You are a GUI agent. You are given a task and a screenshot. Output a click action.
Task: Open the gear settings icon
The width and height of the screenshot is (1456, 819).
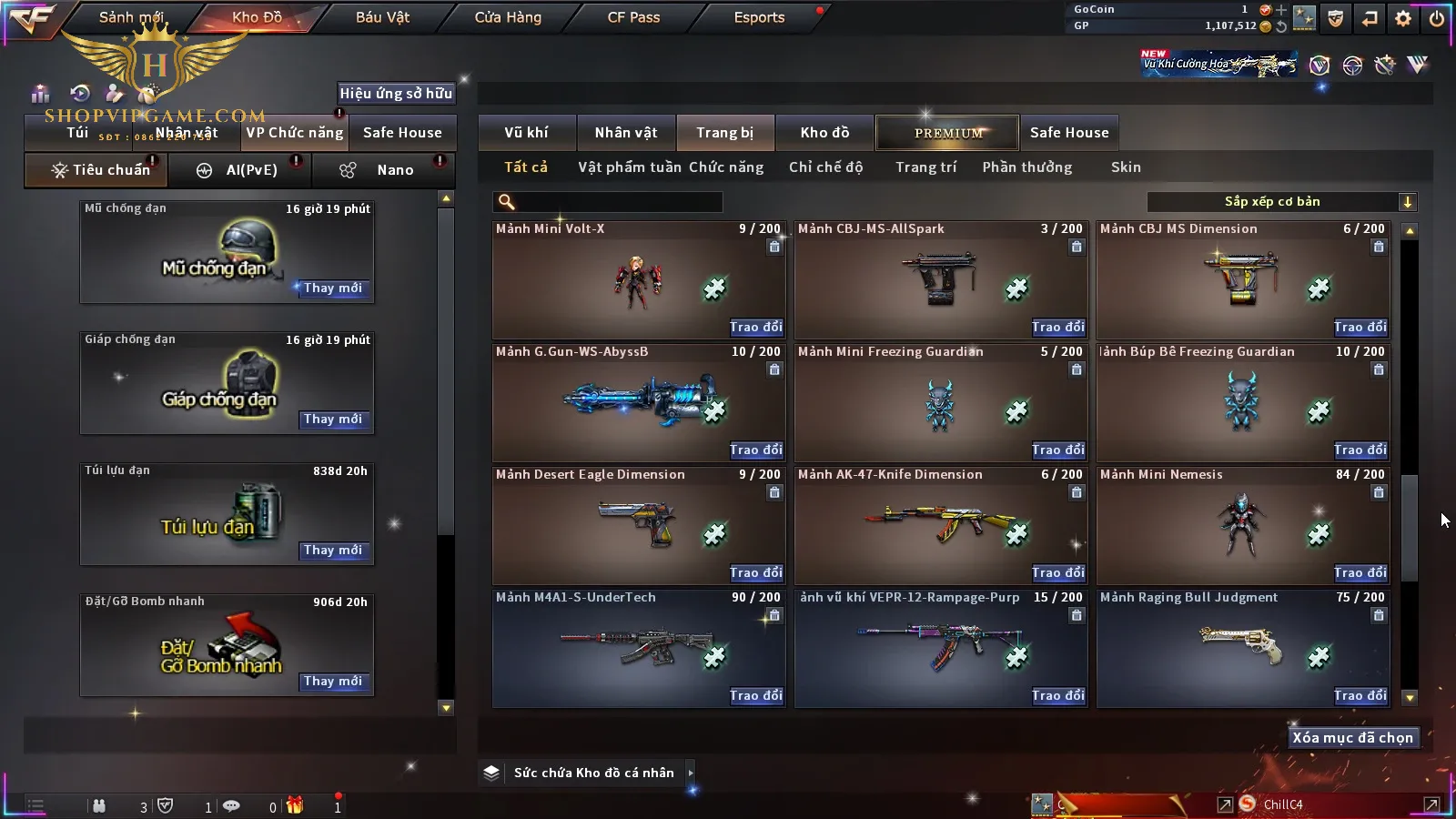click(x=1403, y=18)
